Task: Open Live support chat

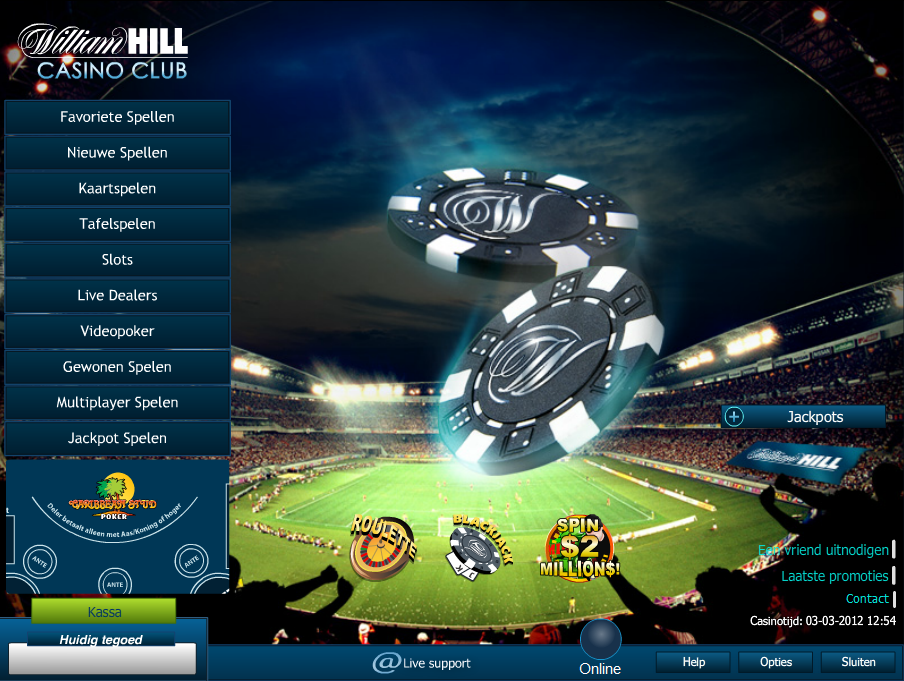Action: pyautogui.click(x=421, y=663)
